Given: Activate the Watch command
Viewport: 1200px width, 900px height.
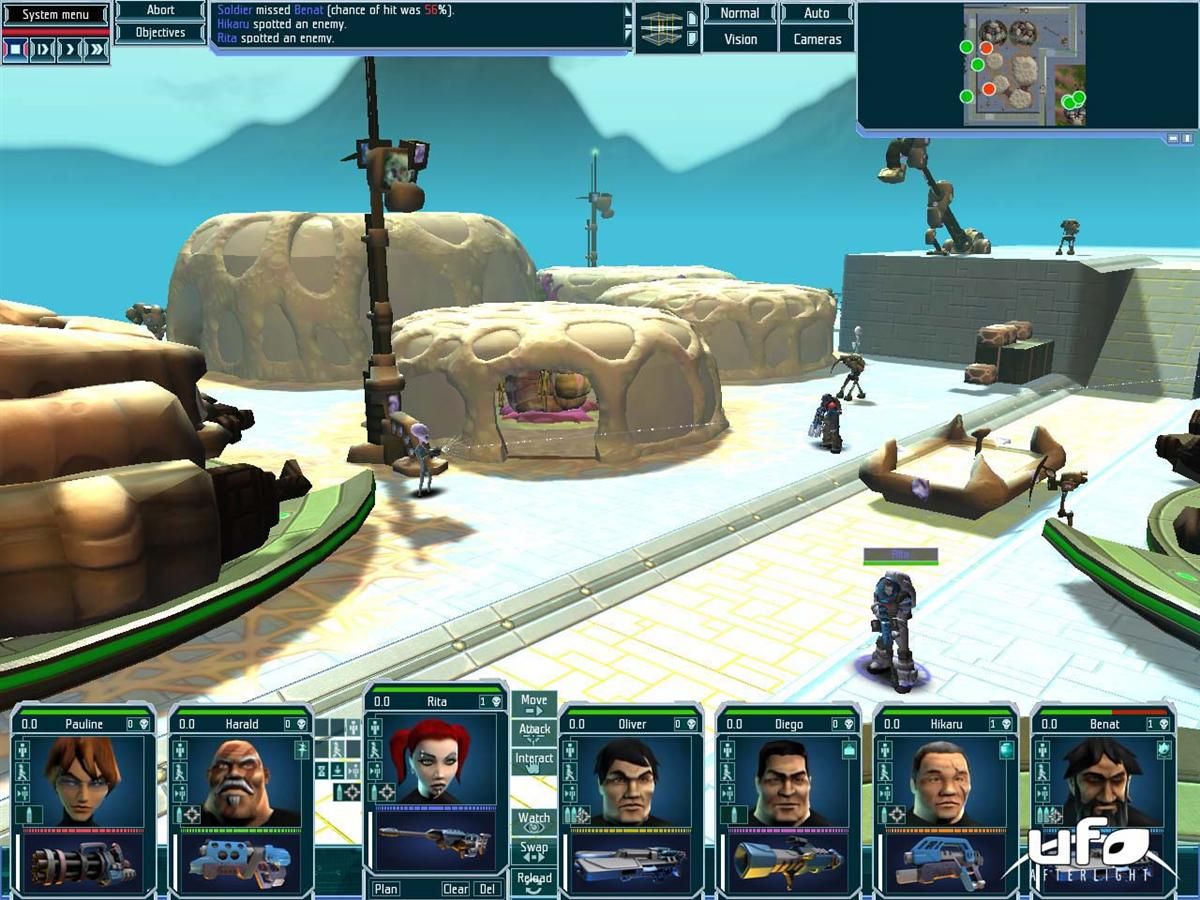Looking at the screenshot, I should click(x=534, y=822).
